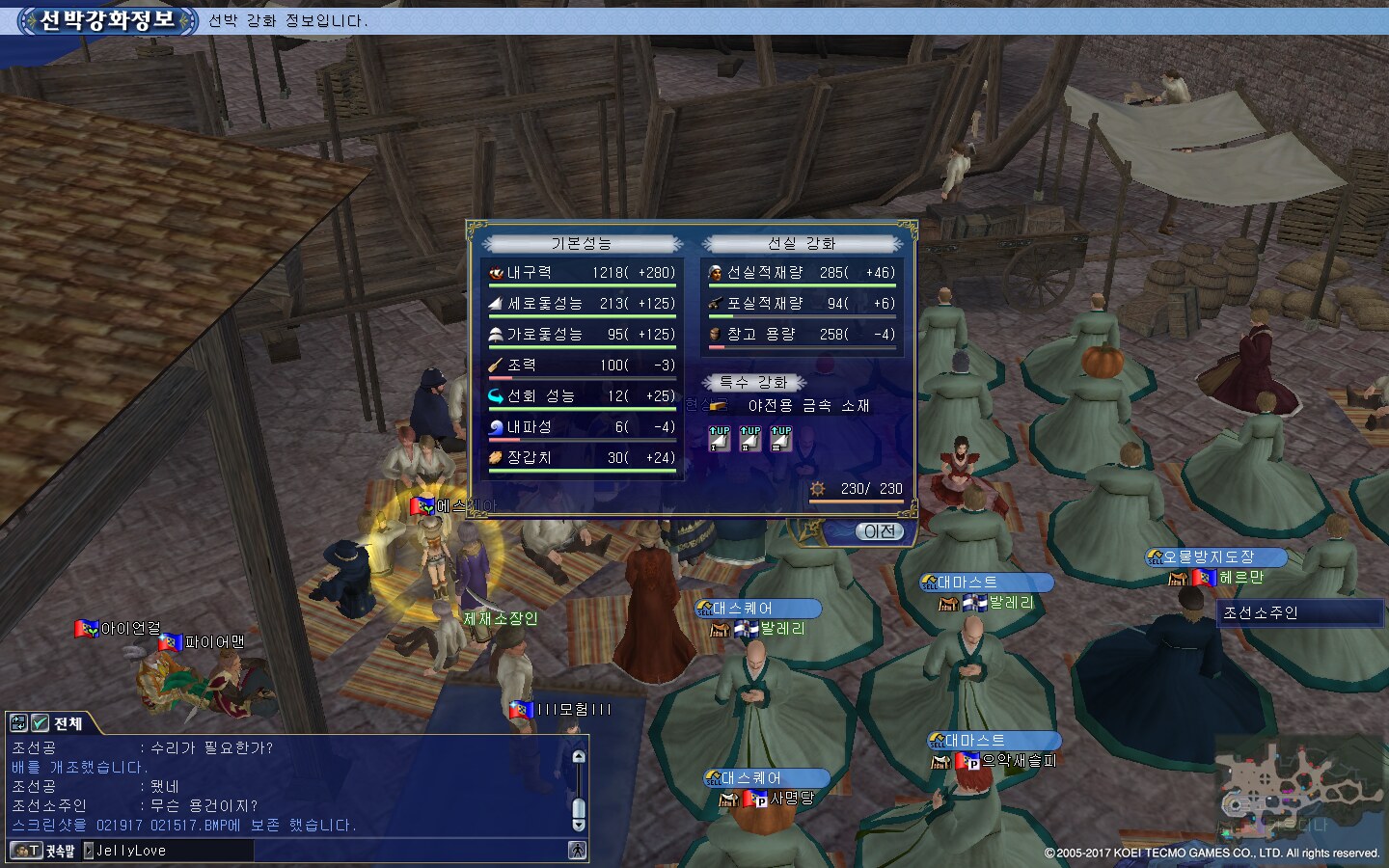Select the sail upgrade III icon
The height and width of the screenshot is (868, 1389).
781,439
